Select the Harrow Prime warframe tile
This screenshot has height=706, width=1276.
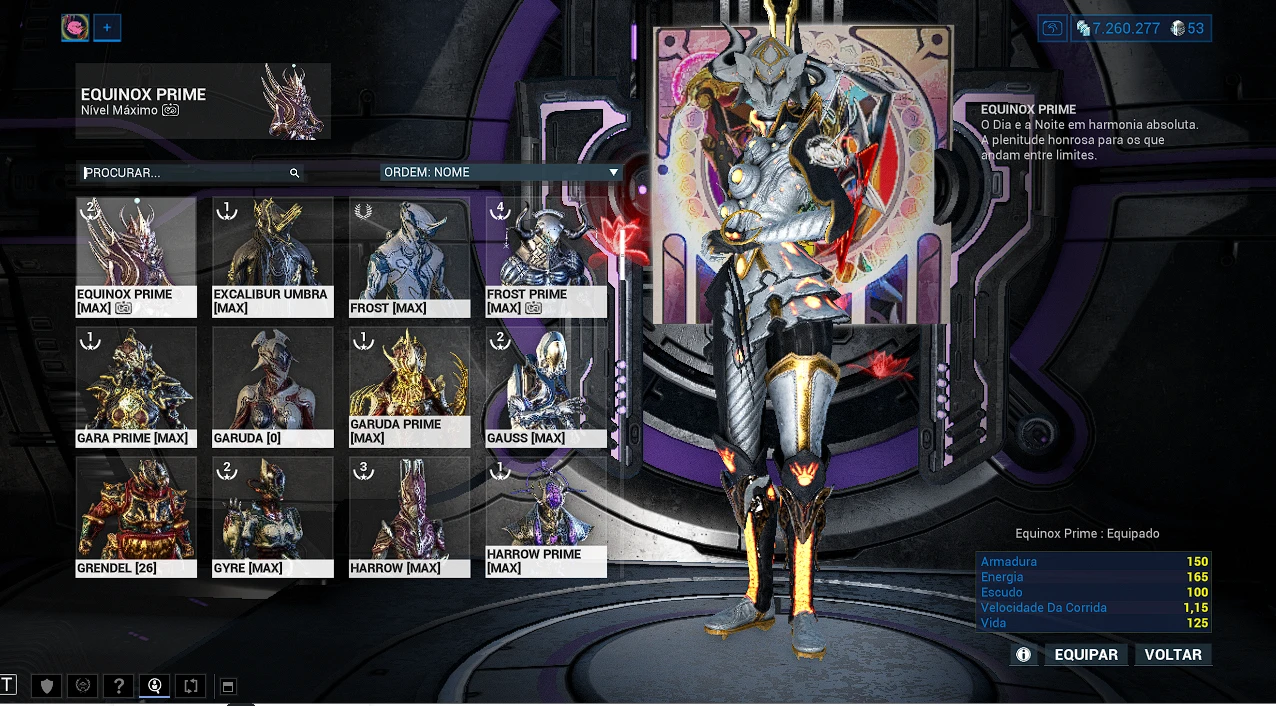coord(546,517)
